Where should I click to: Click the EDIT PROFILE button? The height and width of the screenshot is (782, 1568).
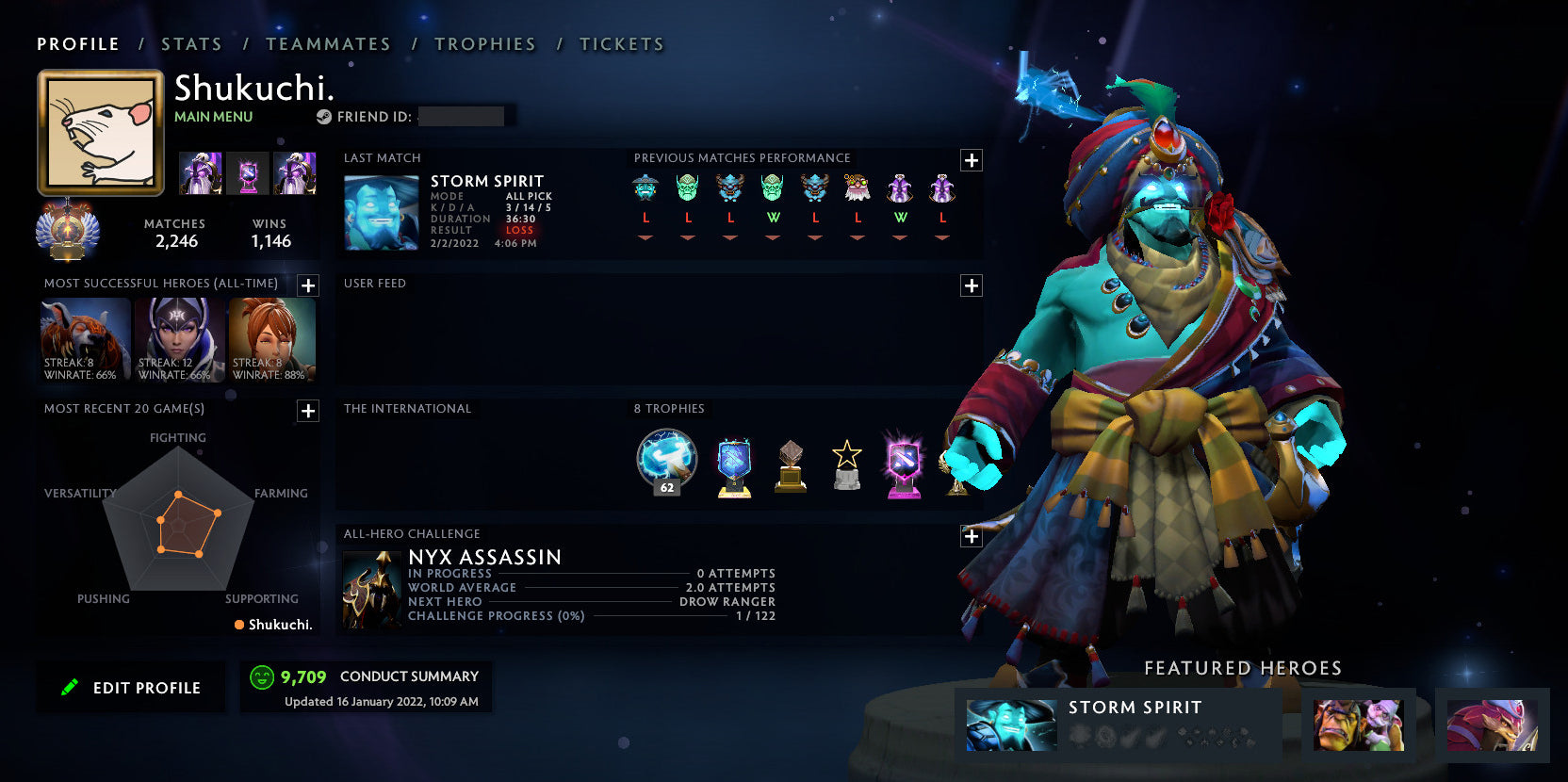click(x=131, y=687)
